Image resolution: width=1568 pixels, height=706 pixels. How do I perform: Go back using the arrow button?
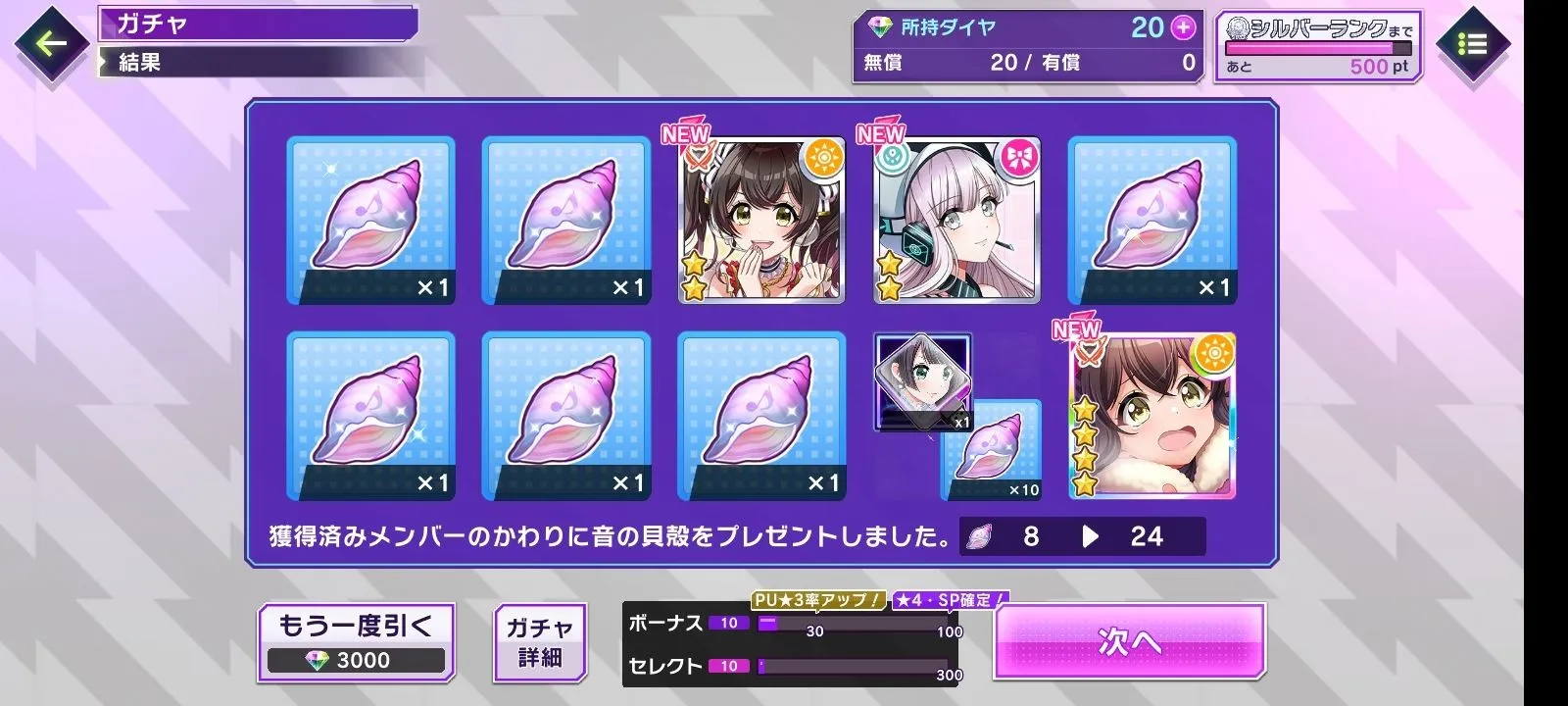coord(52,43)
